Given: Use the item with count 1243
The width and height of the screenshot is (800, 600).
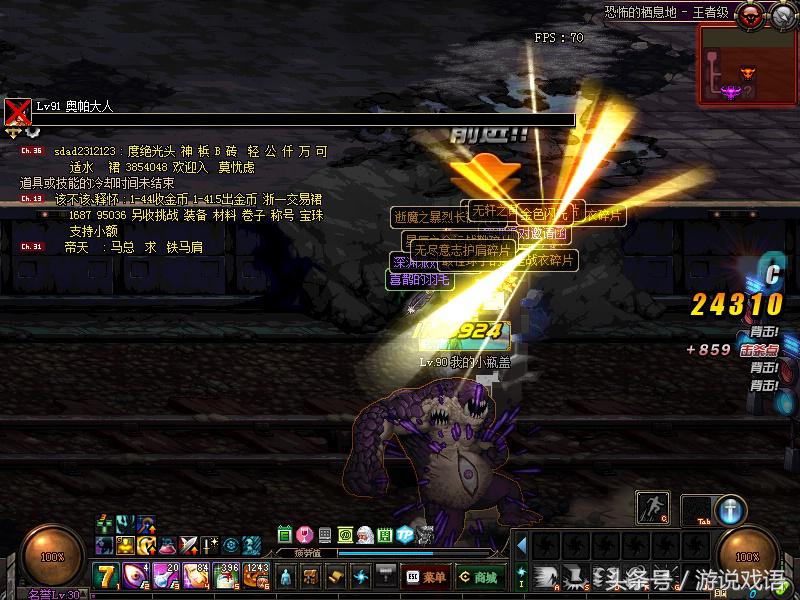Looking at the screenshot, I should (256, 576).
